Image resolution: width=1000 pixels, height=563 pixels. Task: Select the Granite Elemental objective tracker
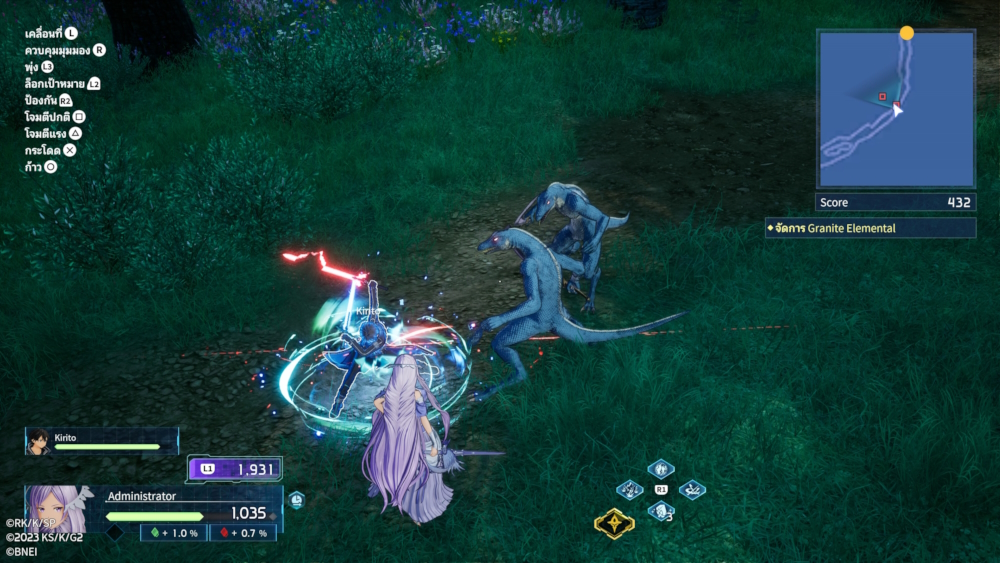point(869,228)
